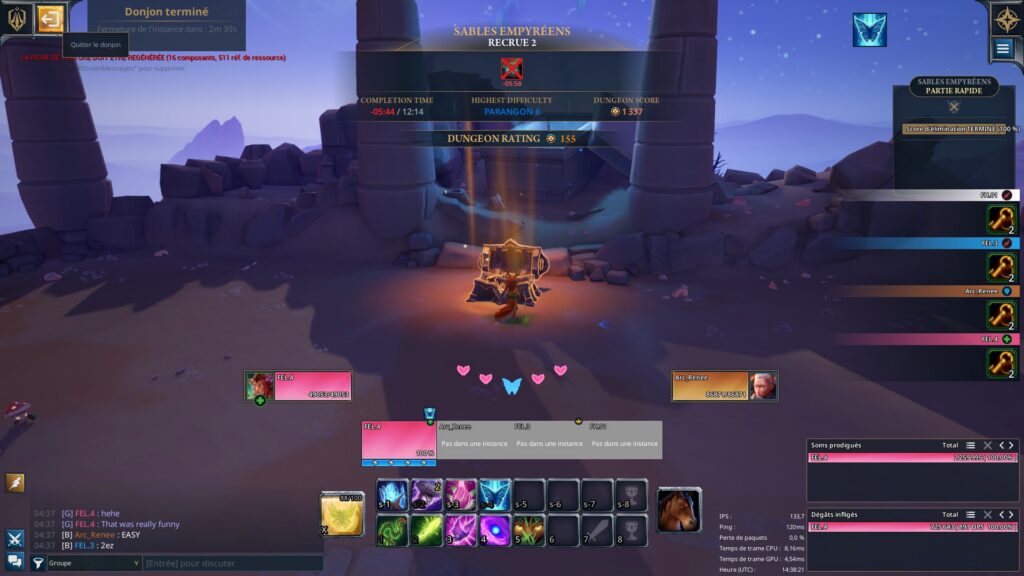Viewport: 1024px width, 576px height.
Task: Activate the golden butterfly X ability
Action: 342,513
